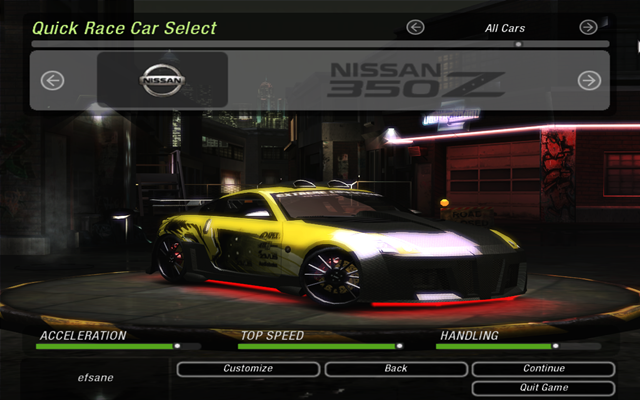Switch All Cars filter to previous category
Viewport: 640px width, 400px height.
(x=416, y=28)
